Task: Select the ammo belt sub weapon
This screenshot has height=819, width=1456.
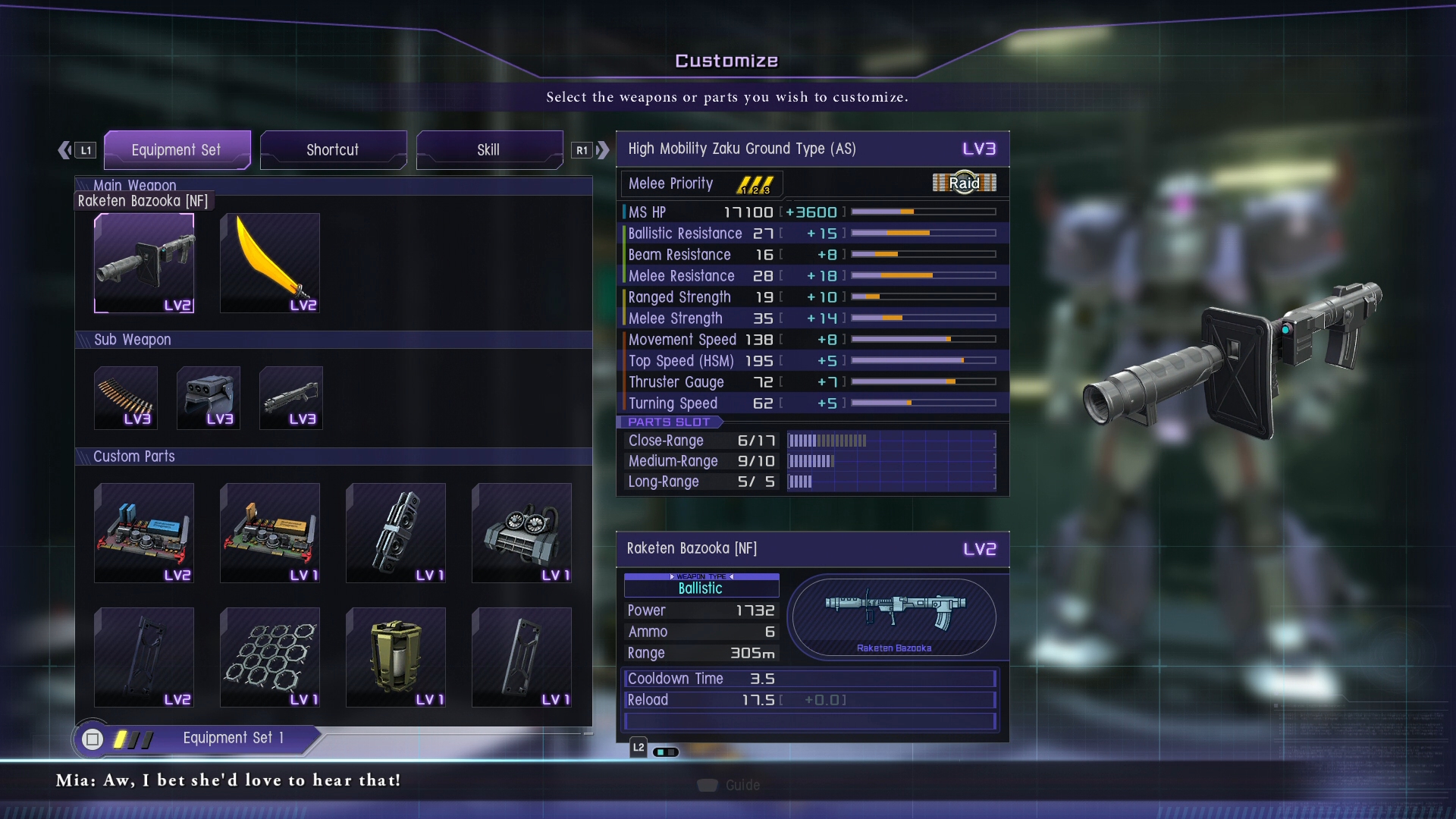Action: (x=126, y=398)
